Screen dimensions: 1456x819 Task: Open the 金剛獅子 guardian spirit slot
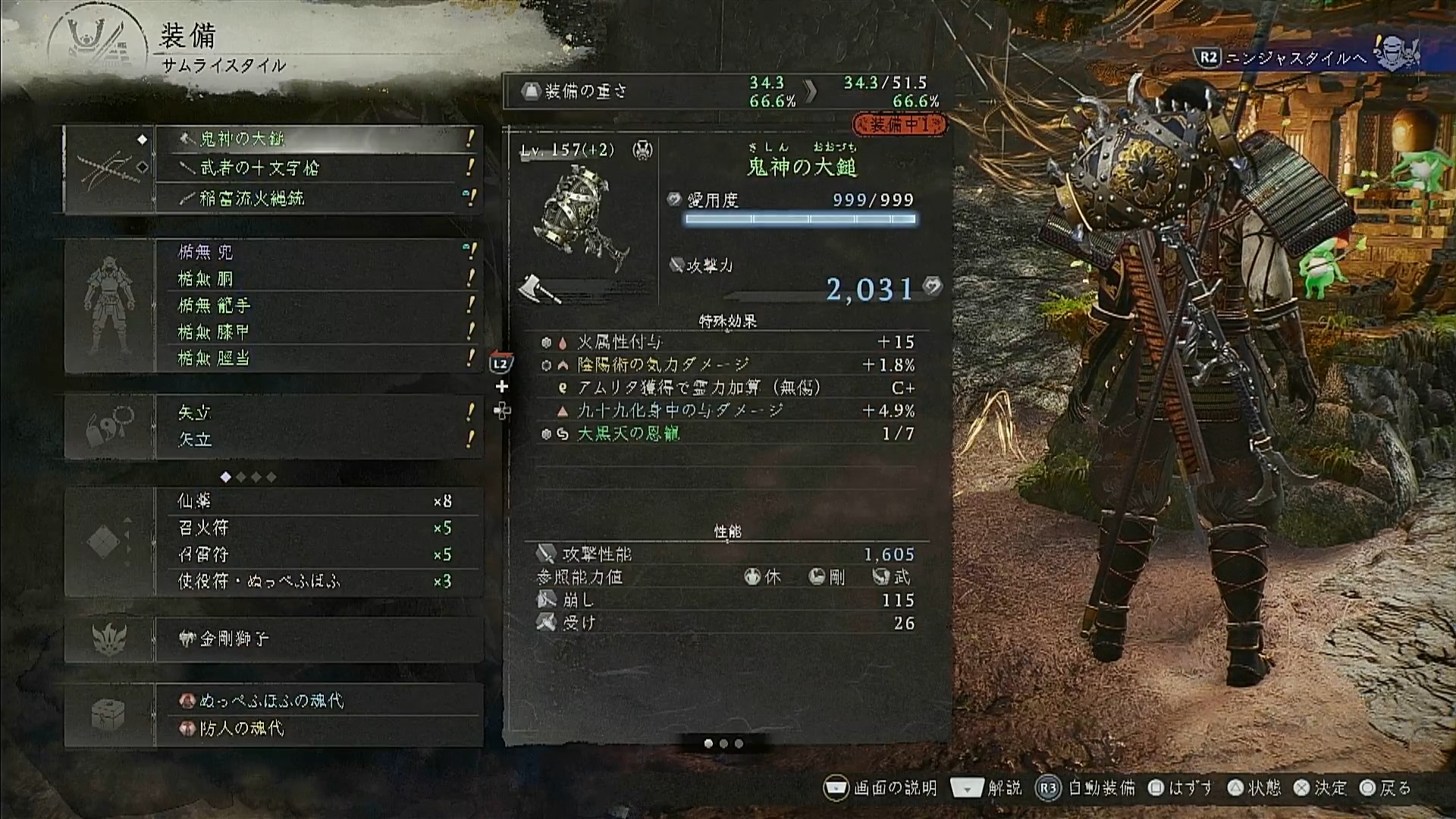pyautogui.click(x=318, y=639)
